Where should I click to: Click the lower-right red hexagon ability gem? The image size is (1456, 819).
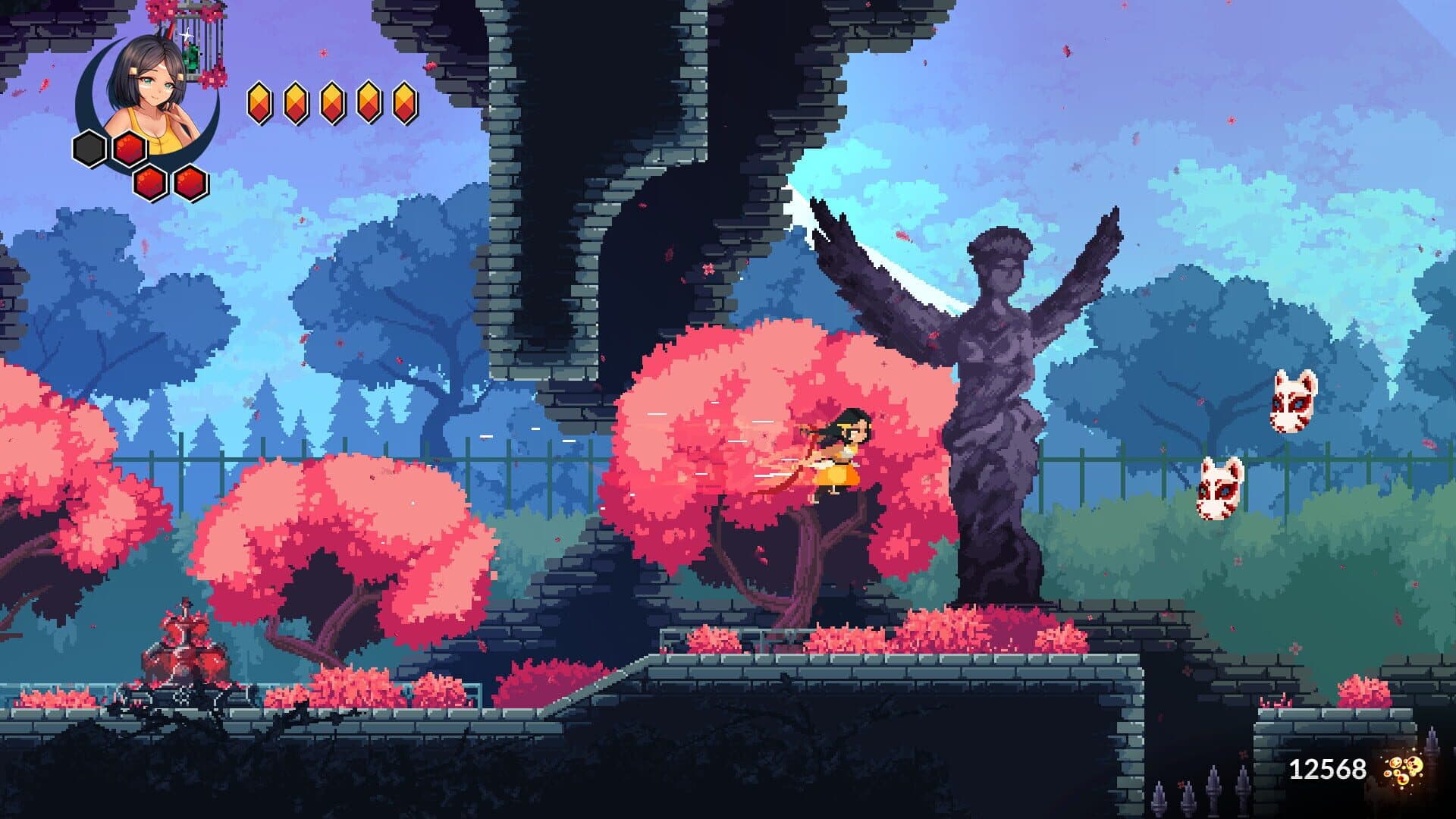190,183
